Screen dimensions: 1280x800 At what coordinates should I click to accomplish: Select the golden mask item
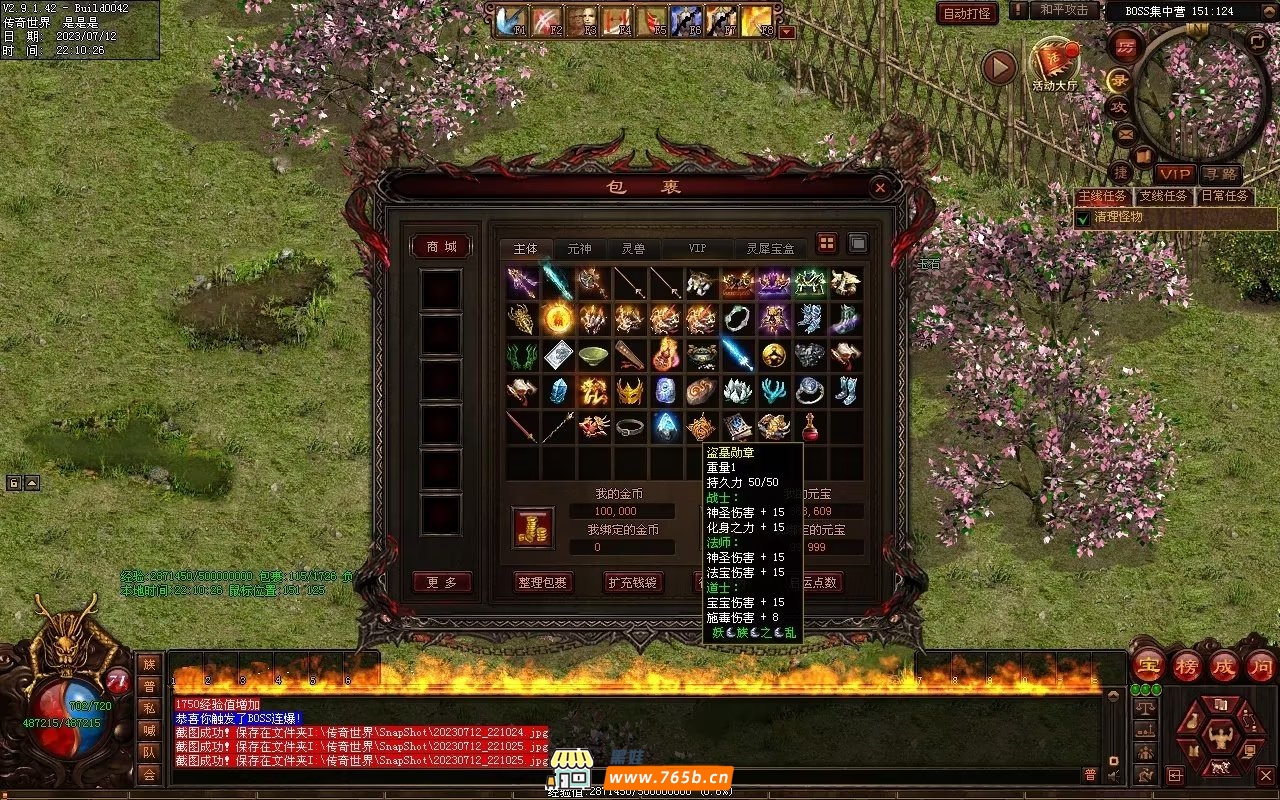coord(629,391)
